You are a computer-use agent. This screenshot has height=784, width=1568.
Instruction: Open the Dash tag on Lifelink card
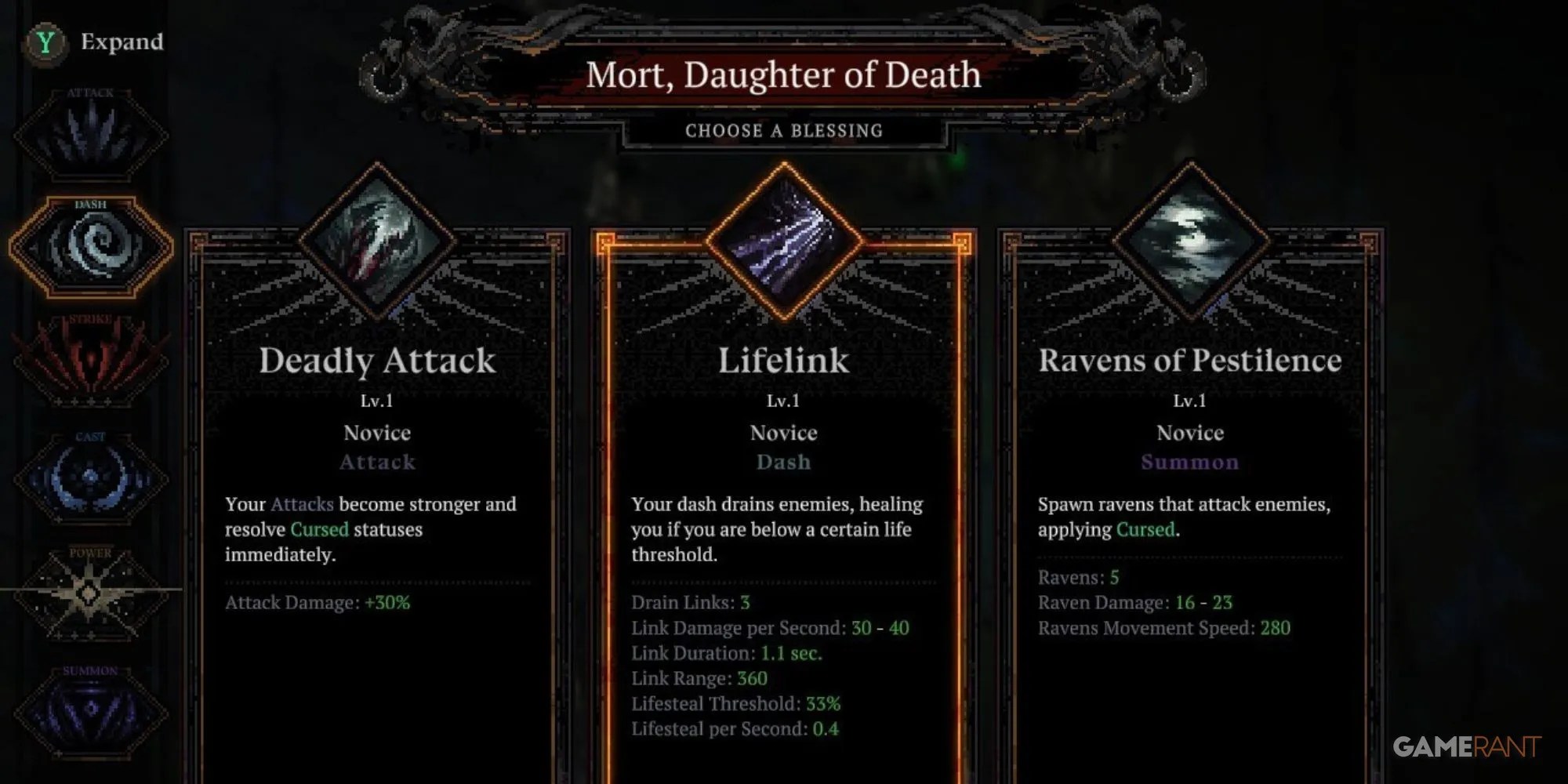tap(782, 463)
